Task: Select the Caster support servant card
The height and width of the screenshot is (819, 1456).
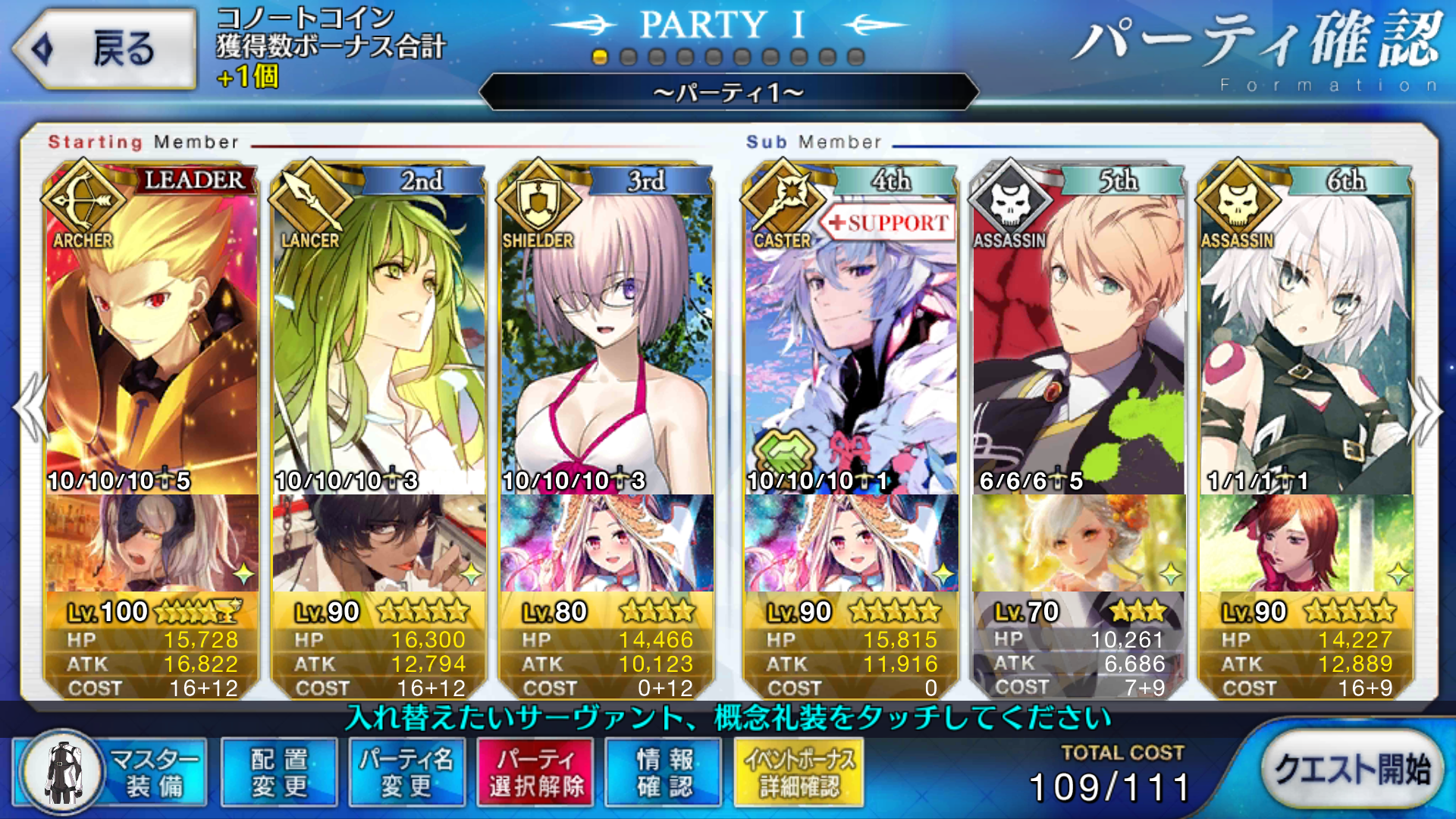Action: (851, 334)
